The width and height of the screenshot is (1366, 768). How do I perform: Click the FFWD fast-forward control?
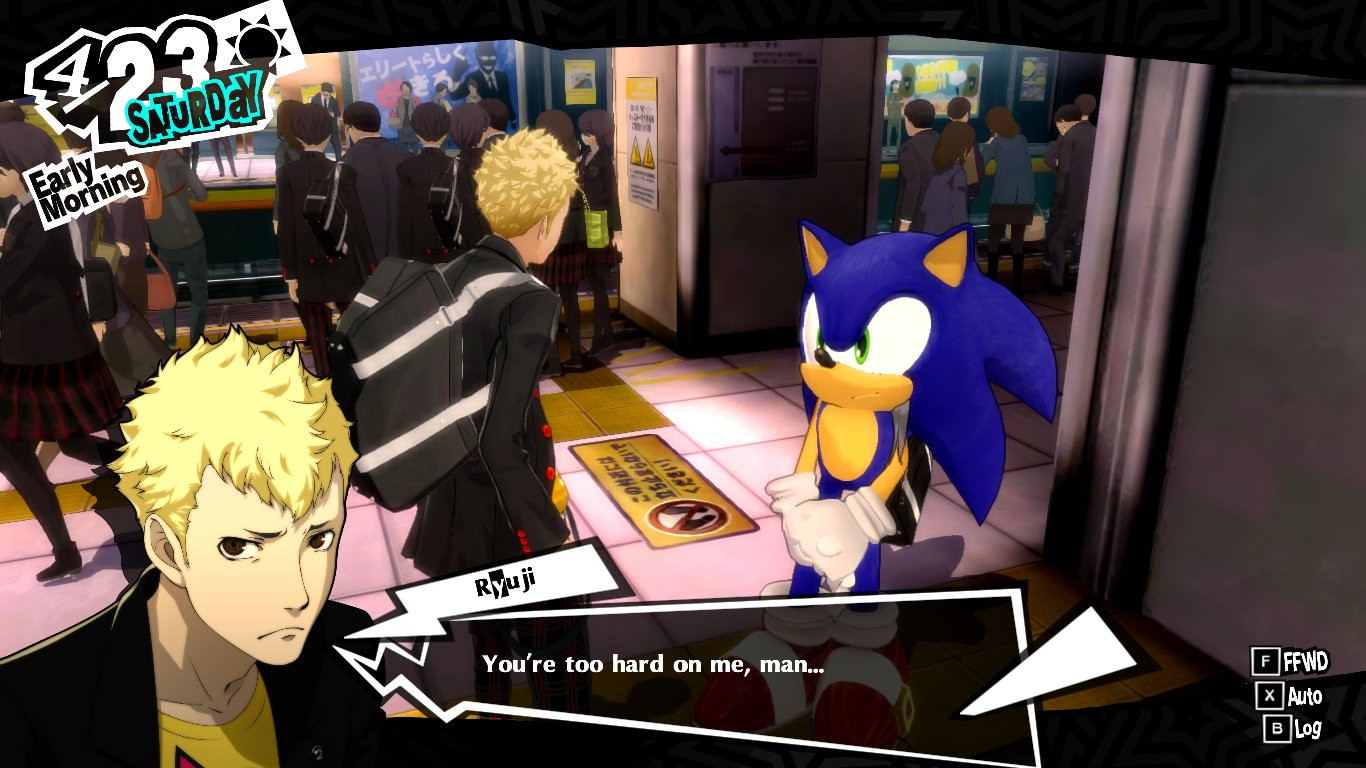[x=1305, y=659]
